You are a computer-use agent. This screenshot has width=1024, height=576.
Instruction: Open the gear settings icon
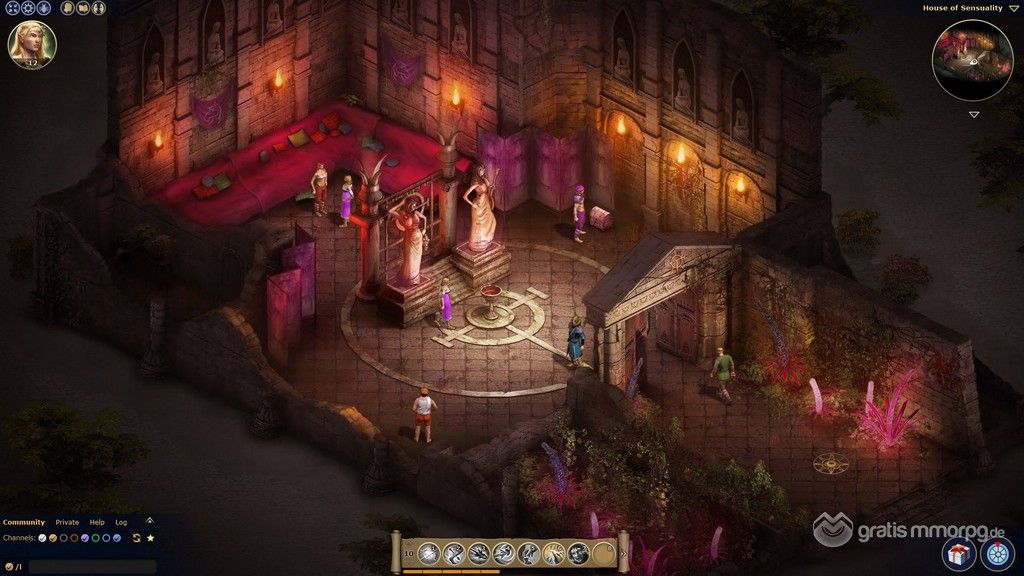click(27, 8)
